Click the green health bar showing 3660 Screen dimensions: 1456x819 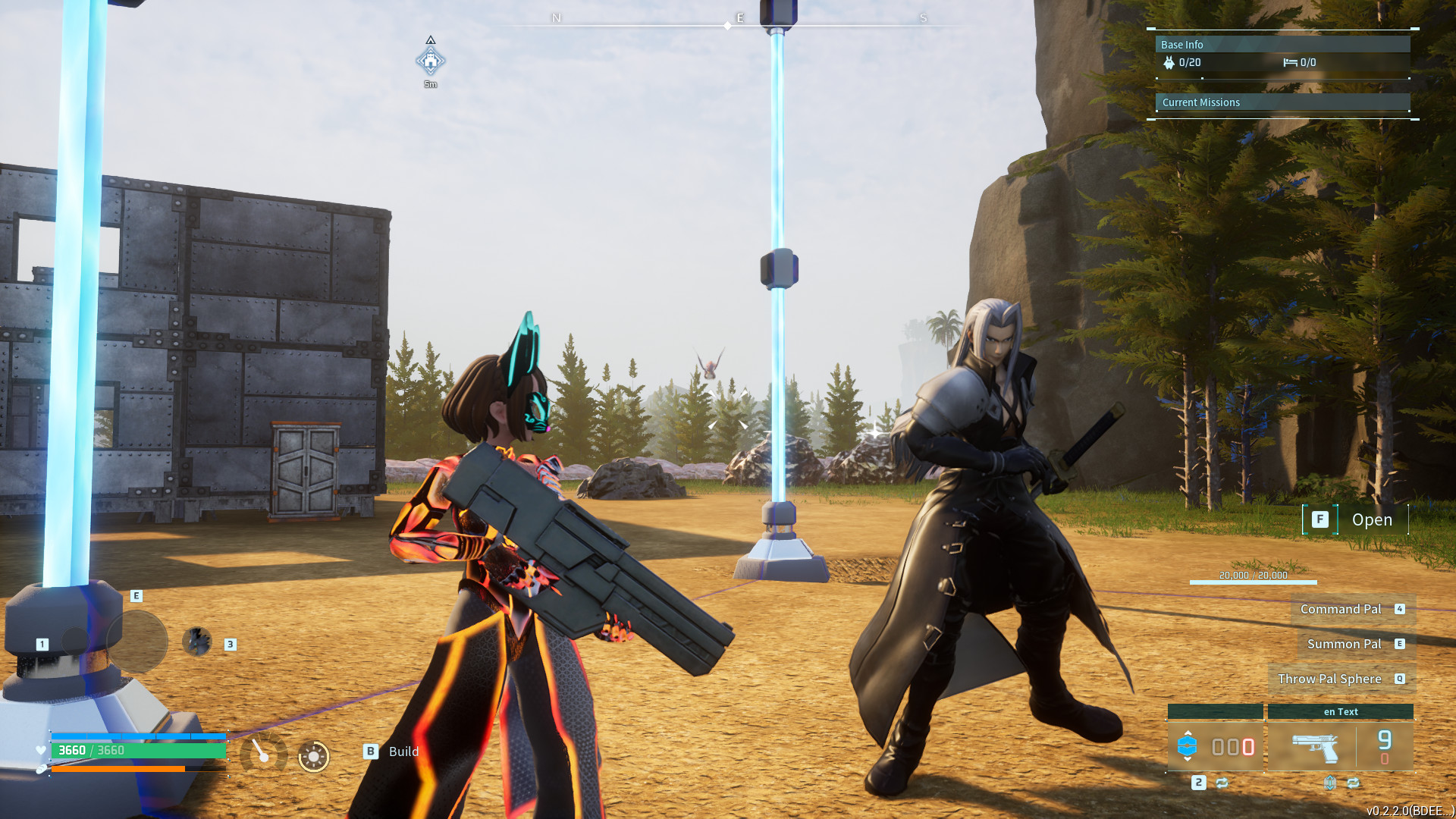[x=136, y=749]
